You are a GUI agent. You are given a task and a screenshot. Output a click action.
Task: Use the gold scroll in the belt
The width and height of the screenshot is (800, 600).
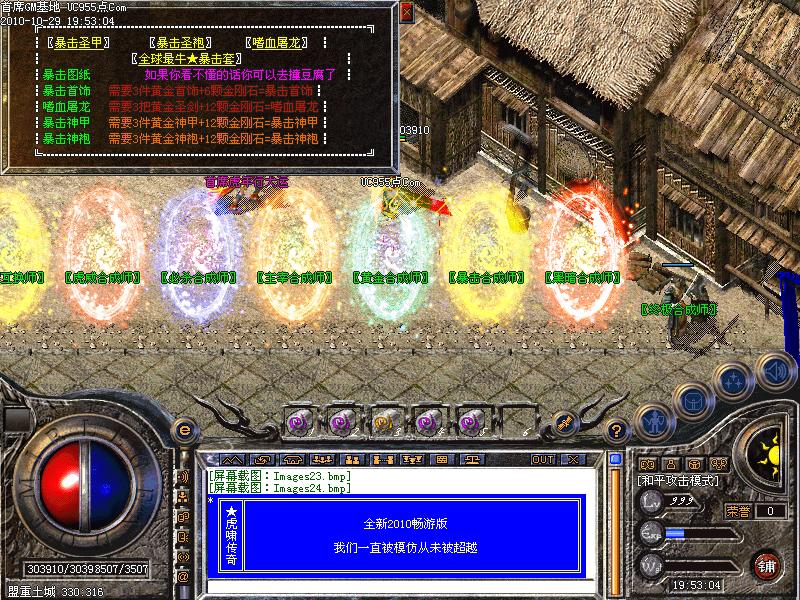click(385, 422)
